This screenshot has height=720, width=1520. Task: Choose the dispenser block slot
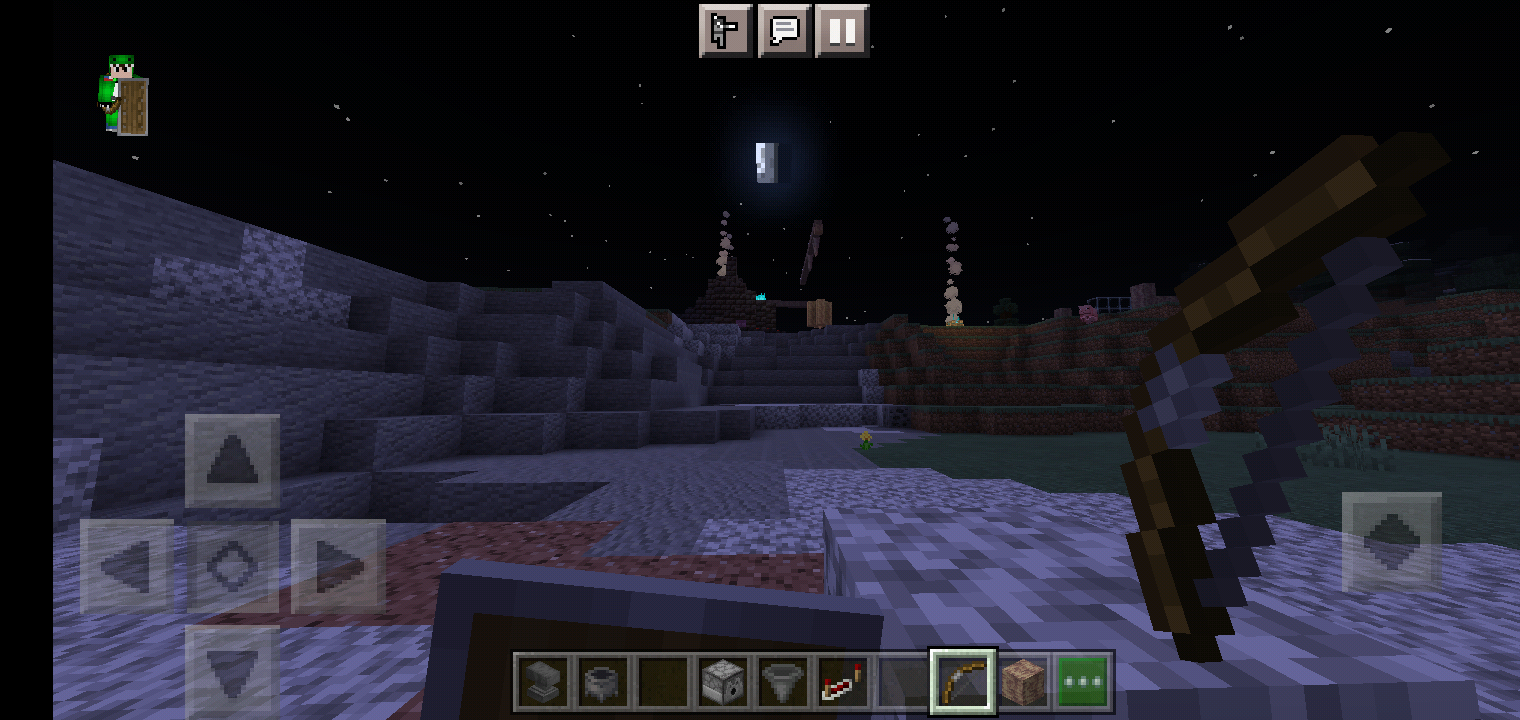click(724, 683)
